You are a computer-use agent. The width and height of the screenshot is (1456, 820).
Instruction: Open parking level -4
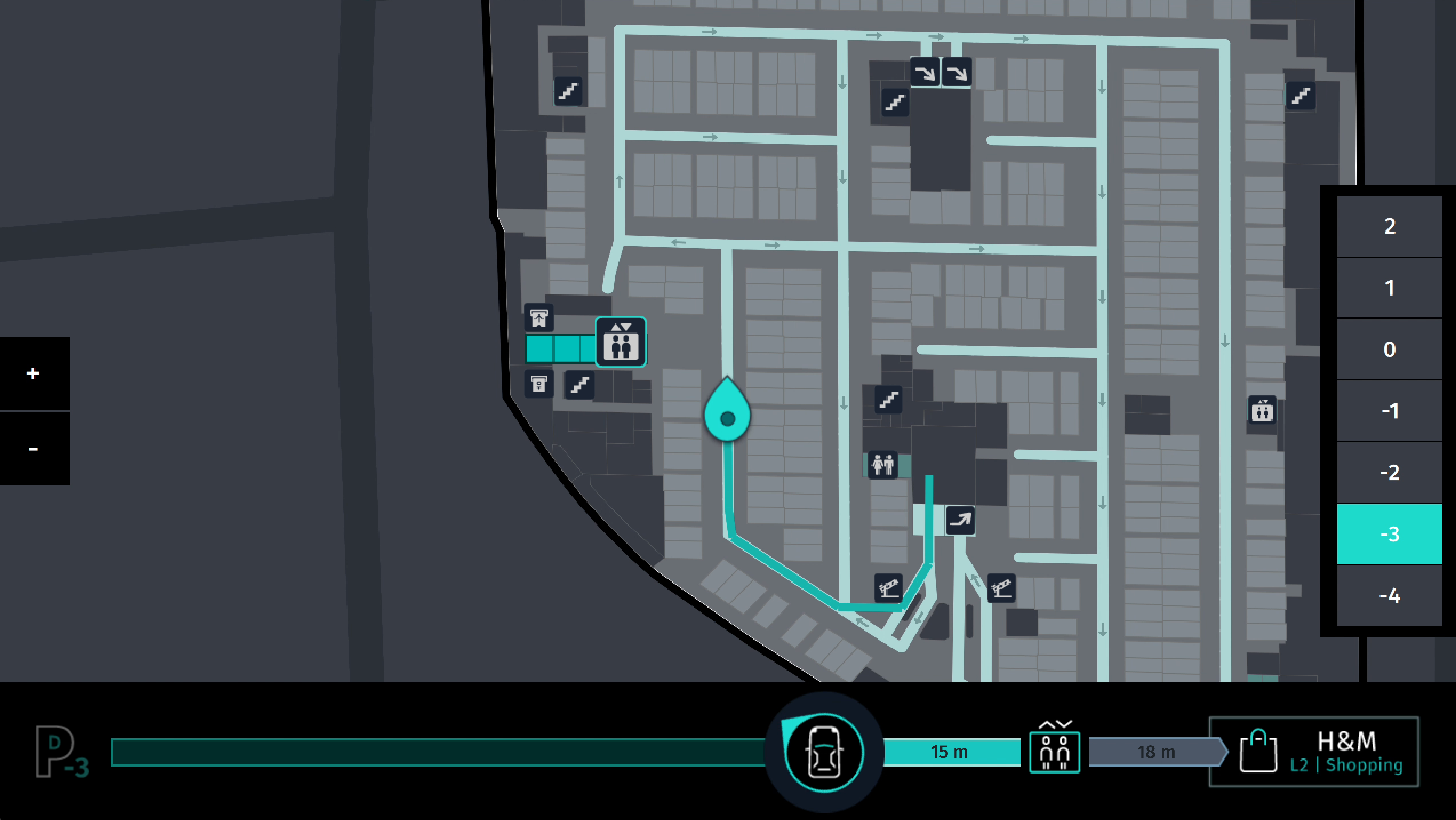(1389, 595)
